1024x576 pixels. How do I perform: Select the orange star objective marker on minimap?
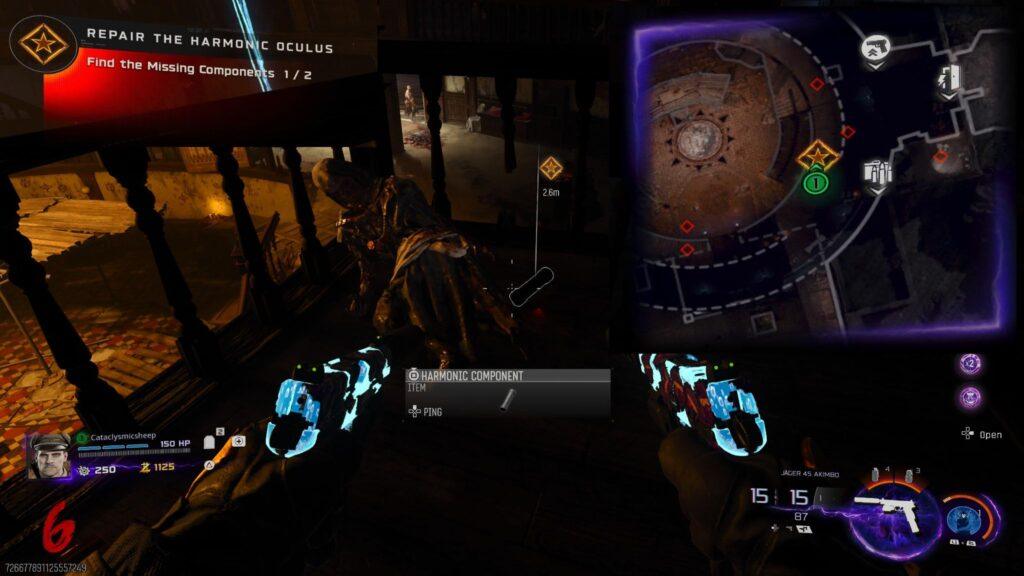[817, 154]
